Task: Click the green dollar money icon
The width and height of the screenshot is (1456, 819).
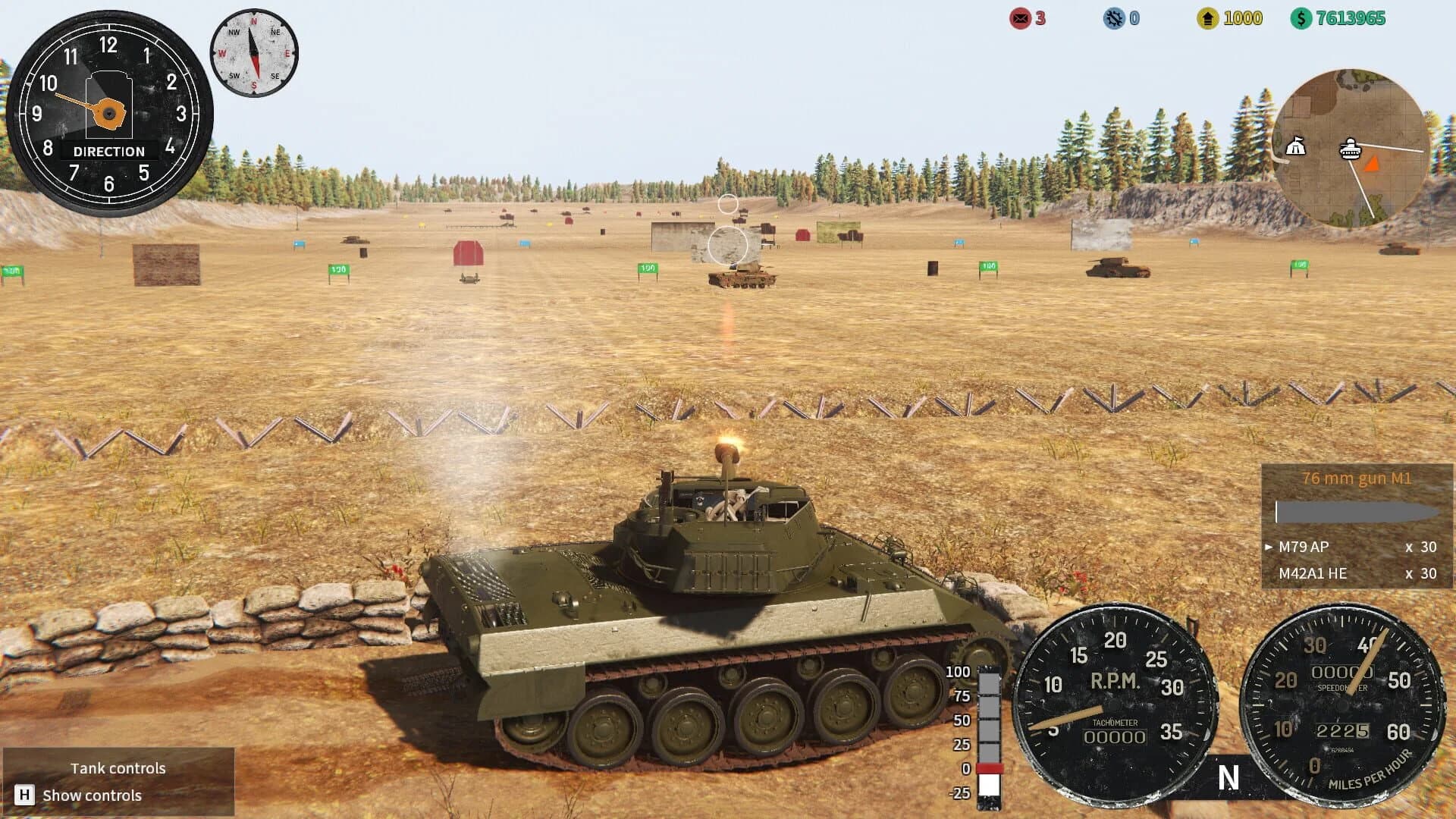Action: point(1301,17)
